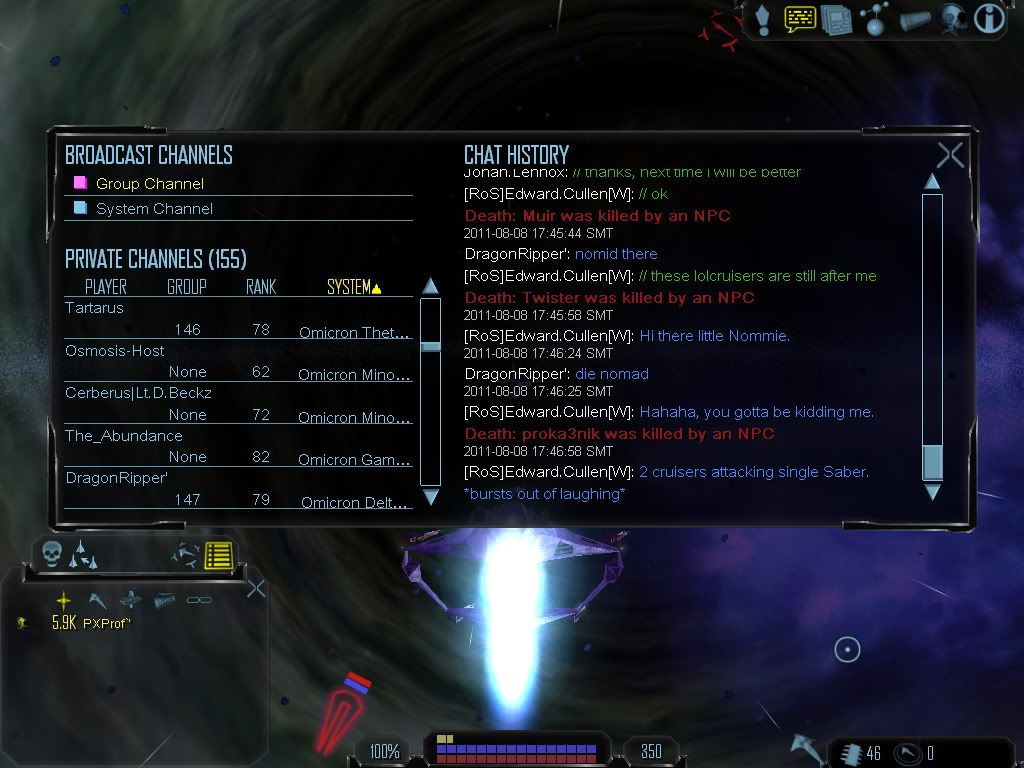
Task: Select the System Channel broadcast option
Action: [153, 209]
